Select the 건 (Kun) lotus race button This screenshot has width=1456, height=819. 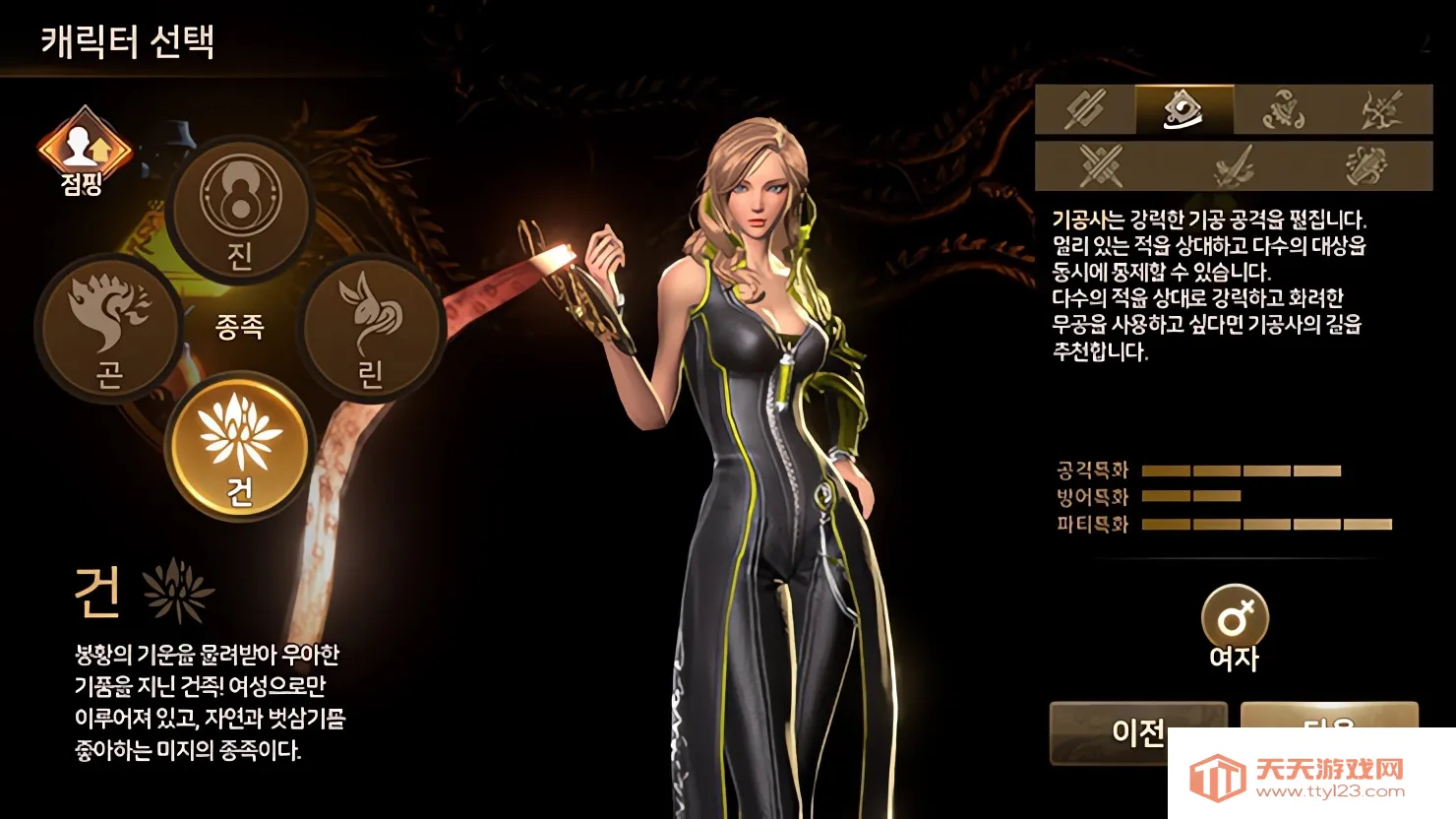click(x=240, y=448)
